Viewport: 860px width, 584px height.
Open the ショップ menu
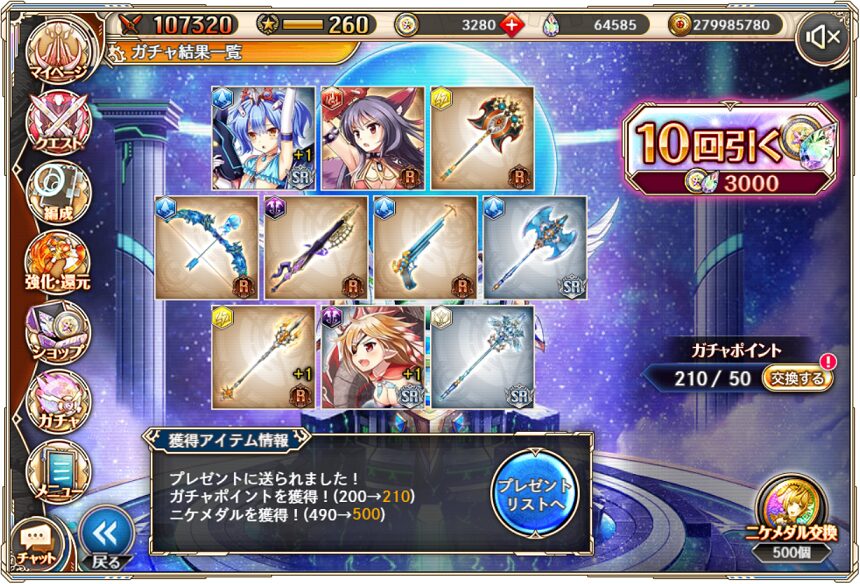pyautogui.click(x=57, y=331)
